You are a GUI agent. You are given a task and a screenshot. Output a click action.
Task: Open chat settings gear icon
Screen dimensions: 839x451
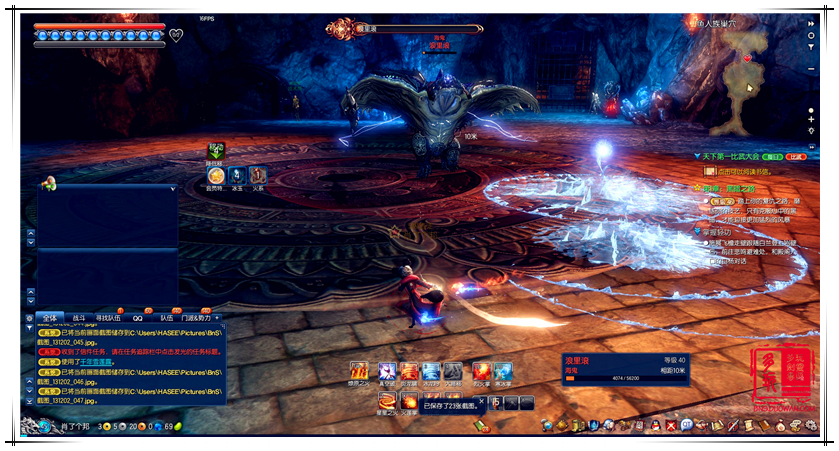coord(29,317)
